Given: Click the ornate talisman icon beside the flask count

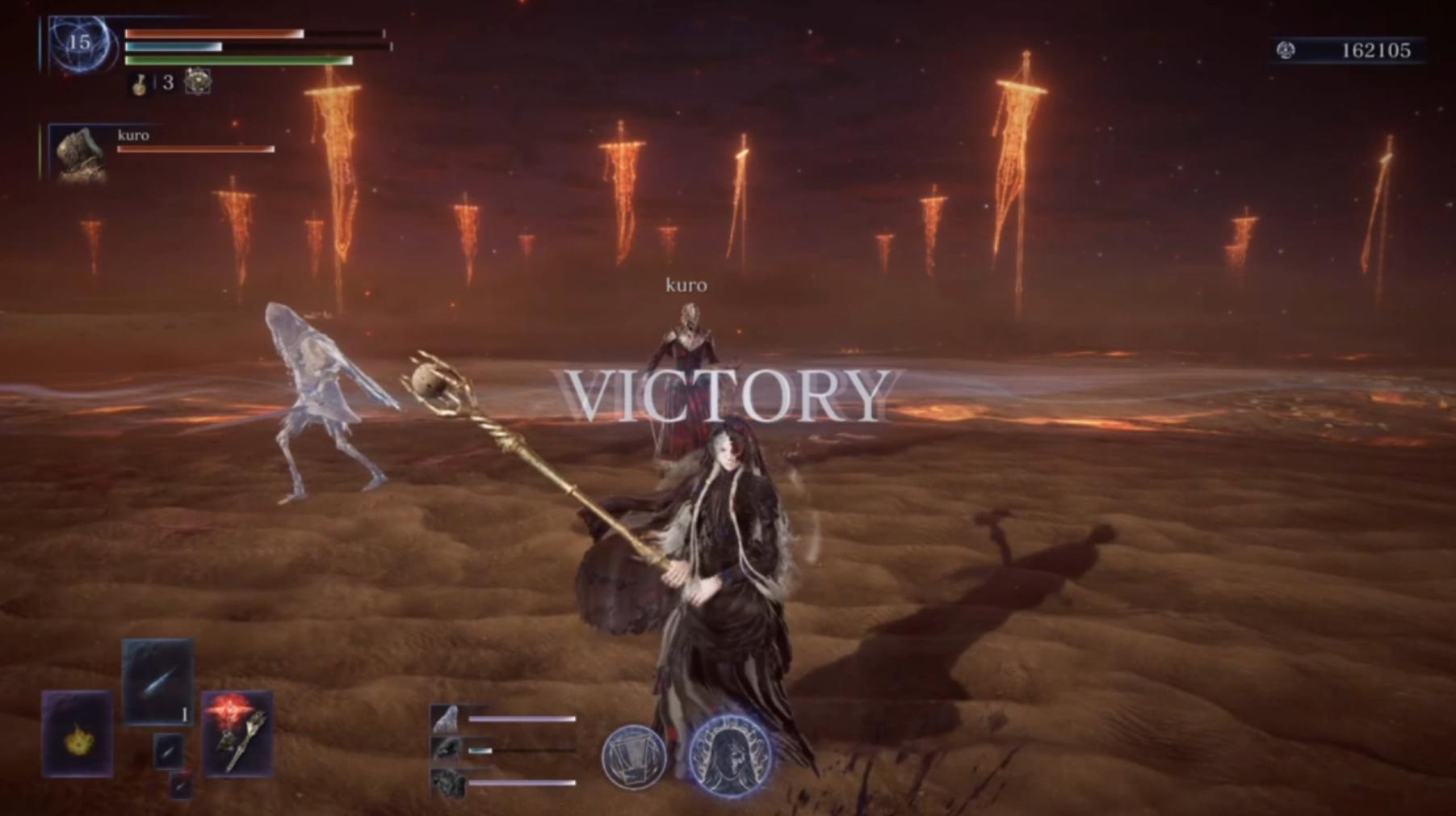Looking at the screenshot, I should [198, 82].
